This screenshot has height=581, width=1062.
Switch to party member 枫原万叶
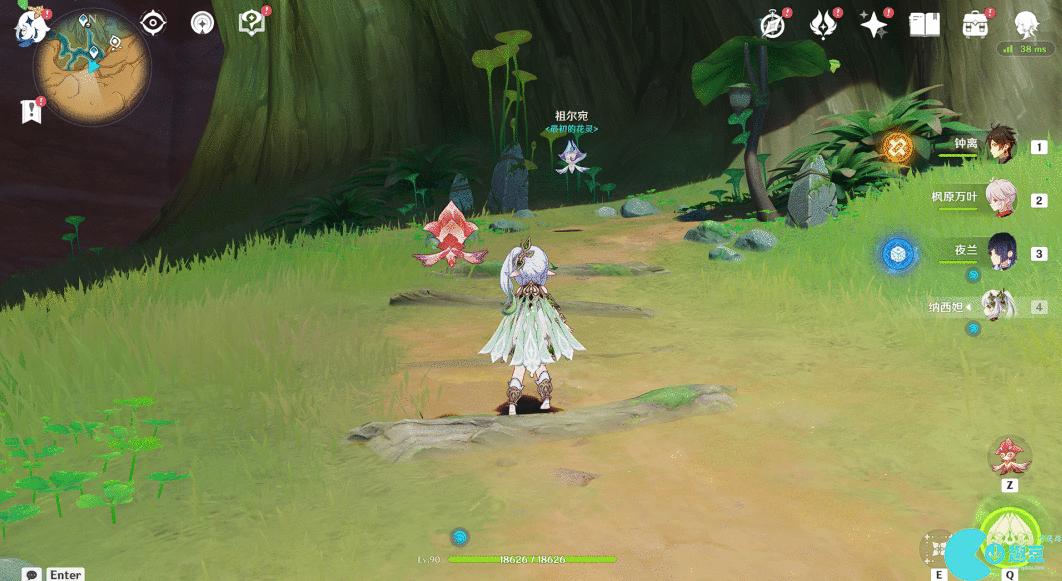[1001, 199]
